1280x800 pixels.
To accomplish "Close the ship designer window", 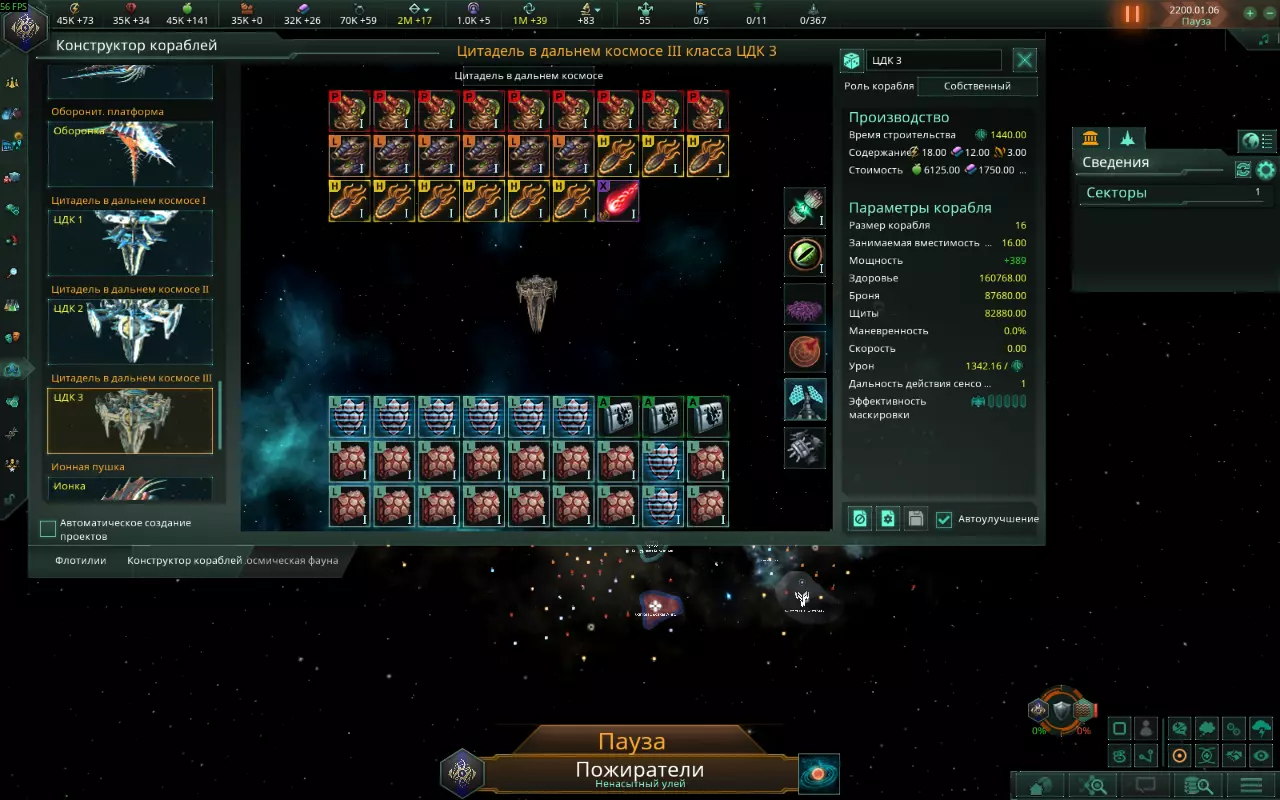I will 1025,60.
